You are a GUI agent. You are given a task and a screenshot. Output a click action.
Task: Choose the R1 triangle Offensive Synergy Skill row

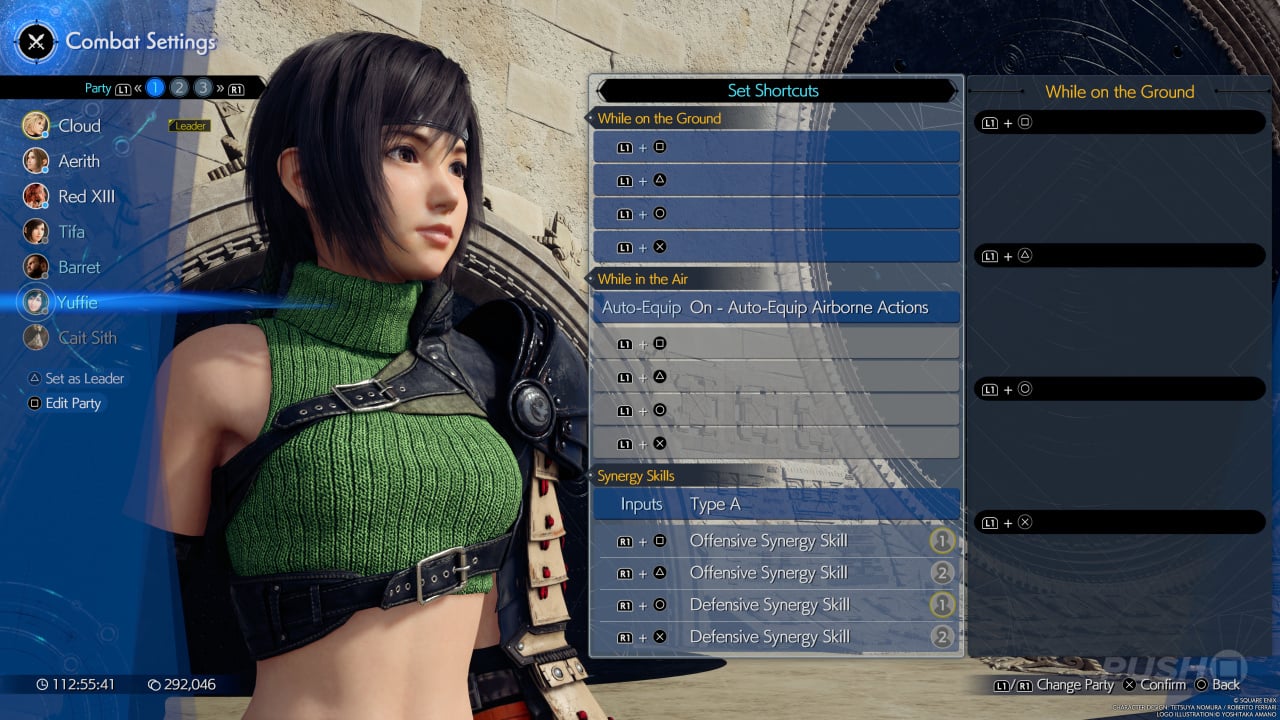tap(775, 573)
